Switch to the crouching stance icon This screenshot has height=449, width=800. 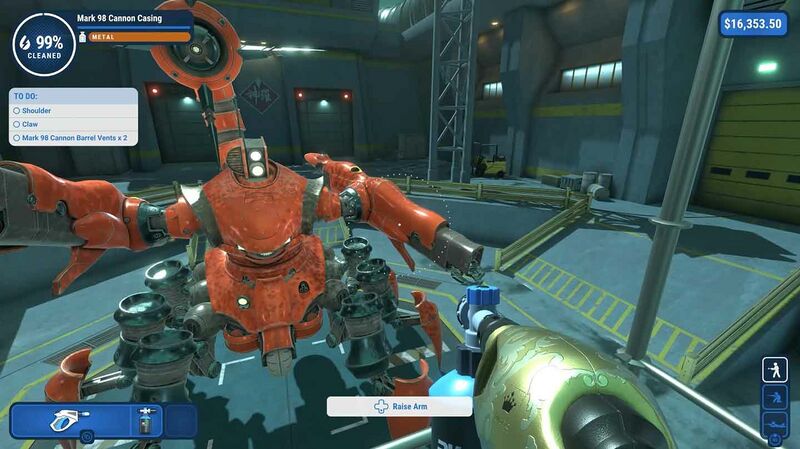pos(774,398)
